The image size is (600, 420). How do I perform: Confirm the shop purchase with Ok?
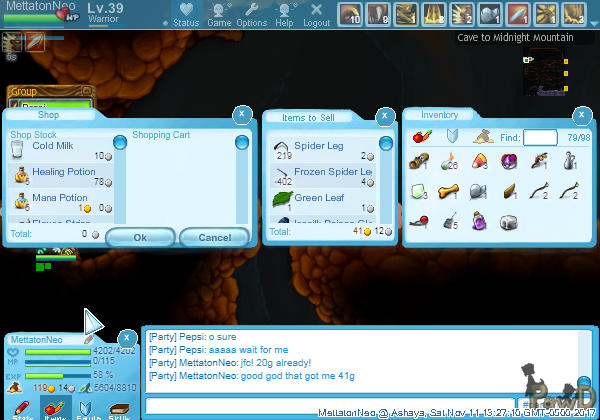pos(140,238)
